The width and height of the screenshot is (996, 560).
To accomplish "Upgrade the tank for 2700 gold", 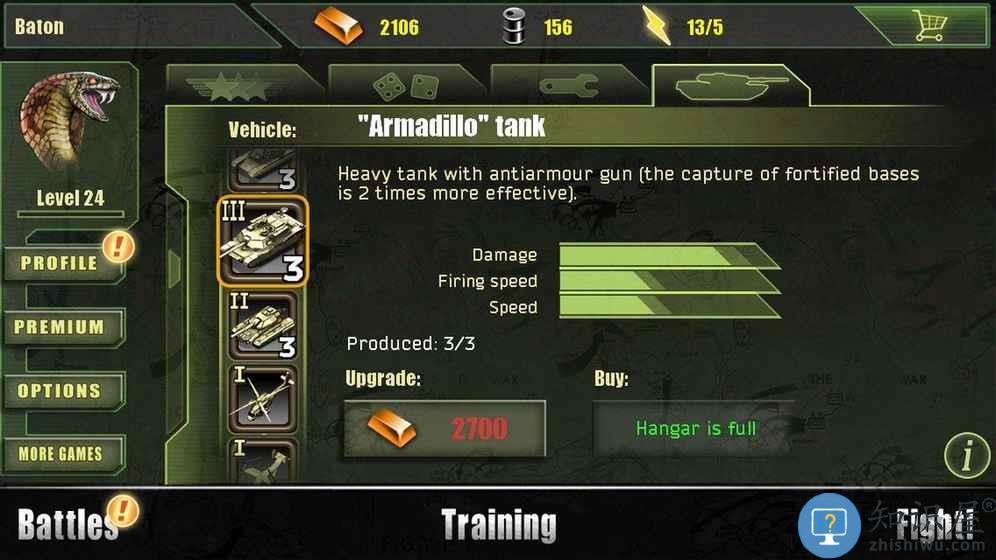I will tap(445, 429).
